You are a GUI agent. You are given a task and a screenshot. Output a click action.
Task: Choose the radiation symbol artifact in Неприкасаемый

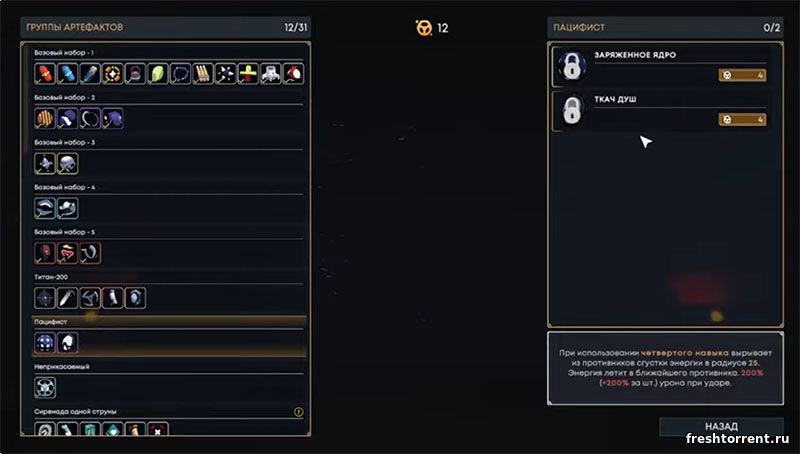click(x=45, y=387)
